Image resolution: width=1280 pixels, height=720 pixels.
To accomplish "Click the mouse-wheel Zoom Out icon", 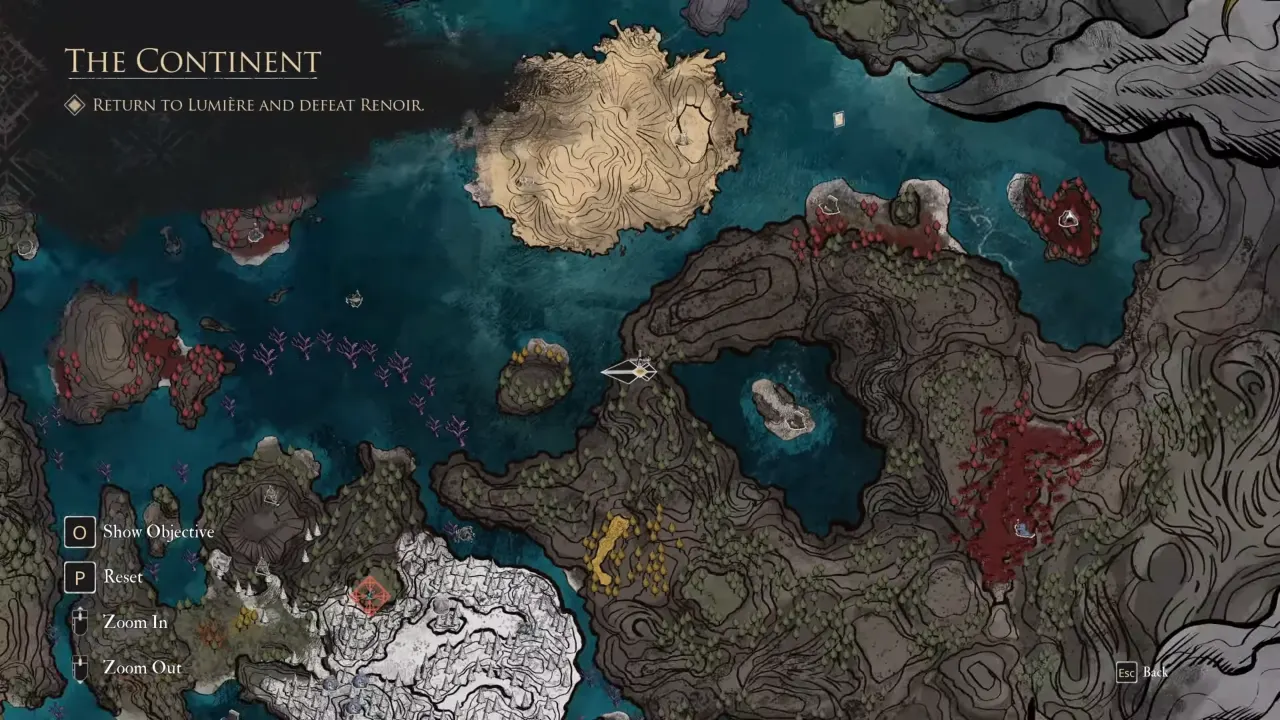I will 80,667.
